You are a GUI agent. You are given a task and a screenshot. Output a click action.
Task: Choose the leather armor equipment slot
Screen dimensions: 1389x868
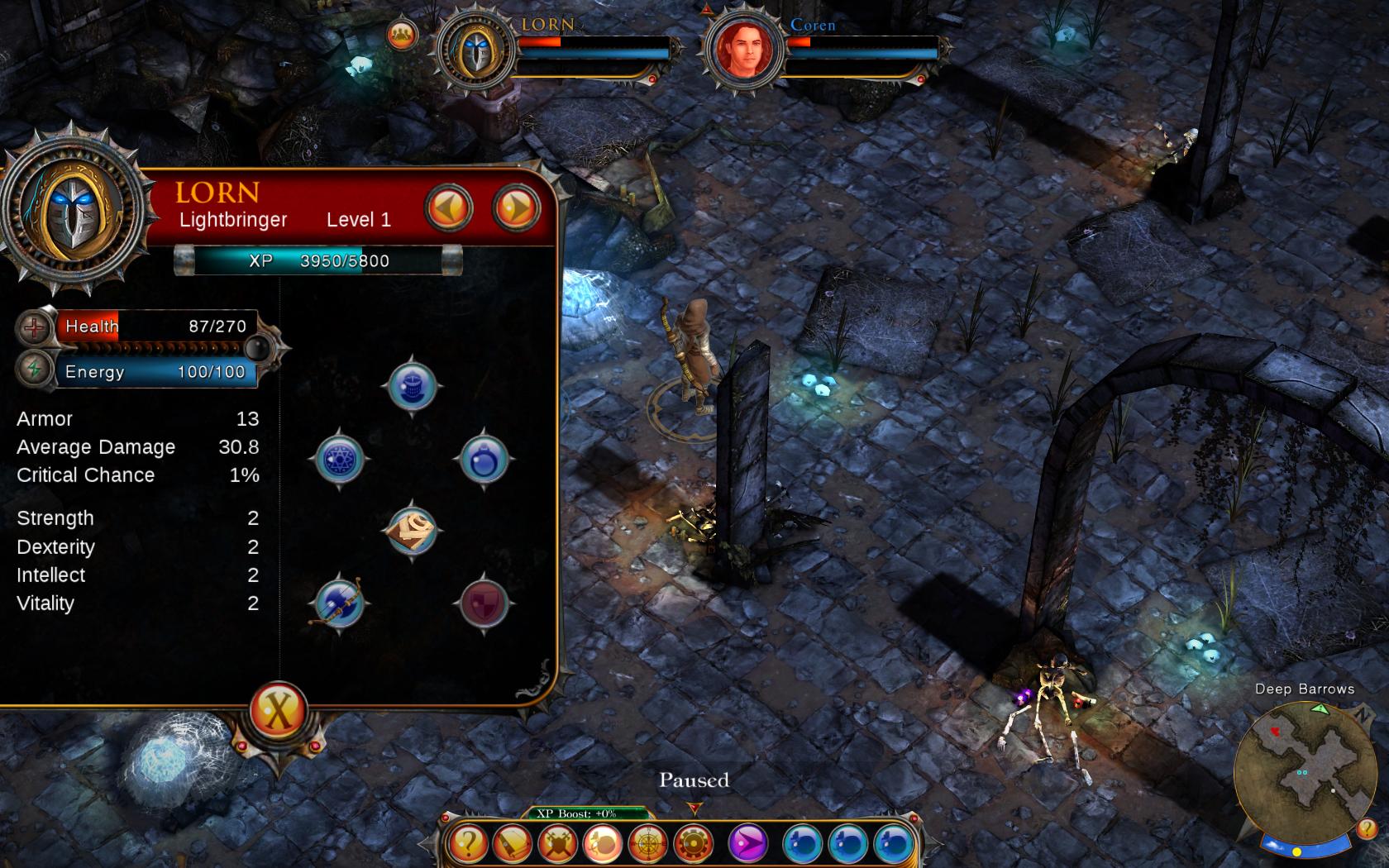pos(412,531)
